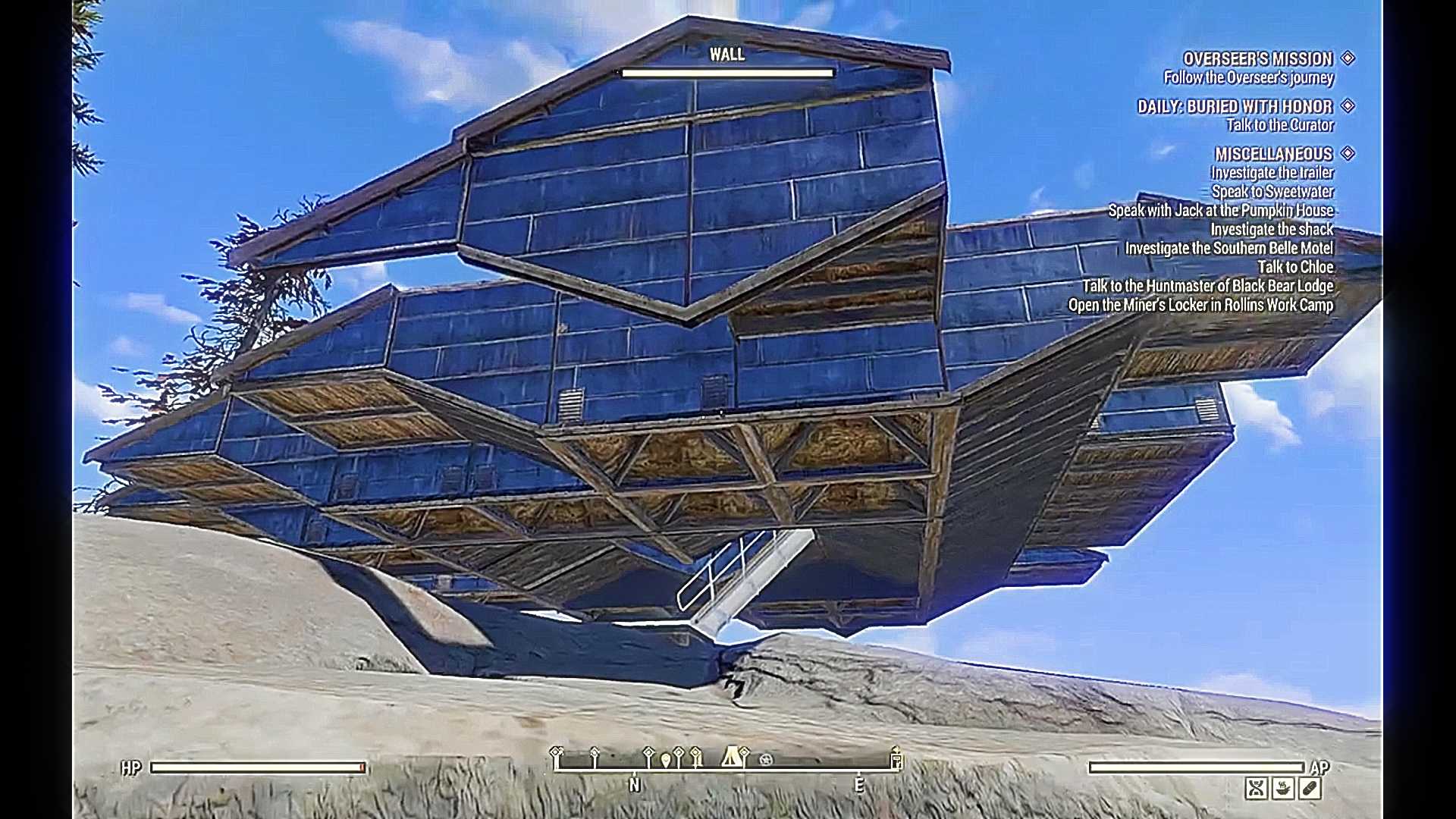Open the Daily: Buried with Honor quest
The image size is (1456, 819).
pos(1235,107)
